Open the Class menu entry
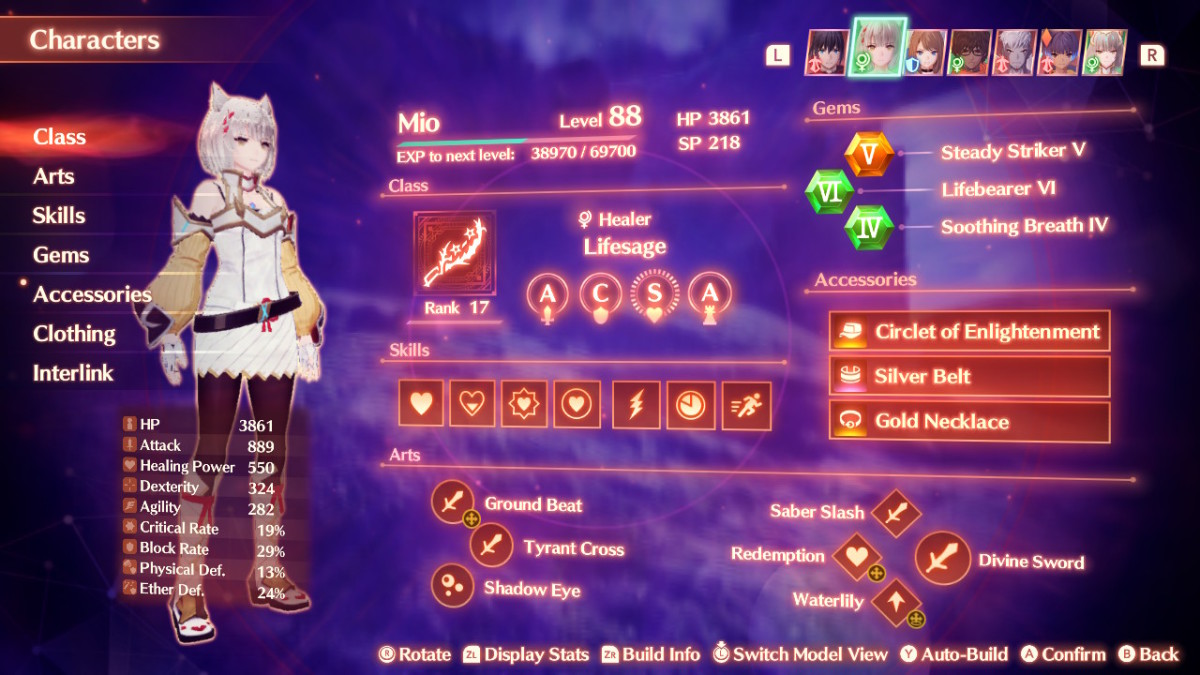Viewport: 1200px width, 675px height. [60, 137]
